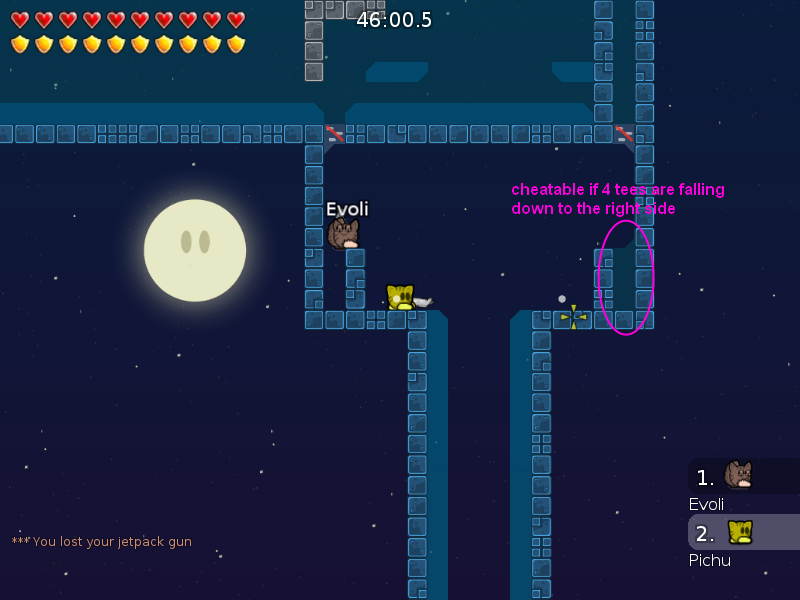Select Evoli's first-place row in the ranking
800x600 pixels.
[x=742, y=476]
